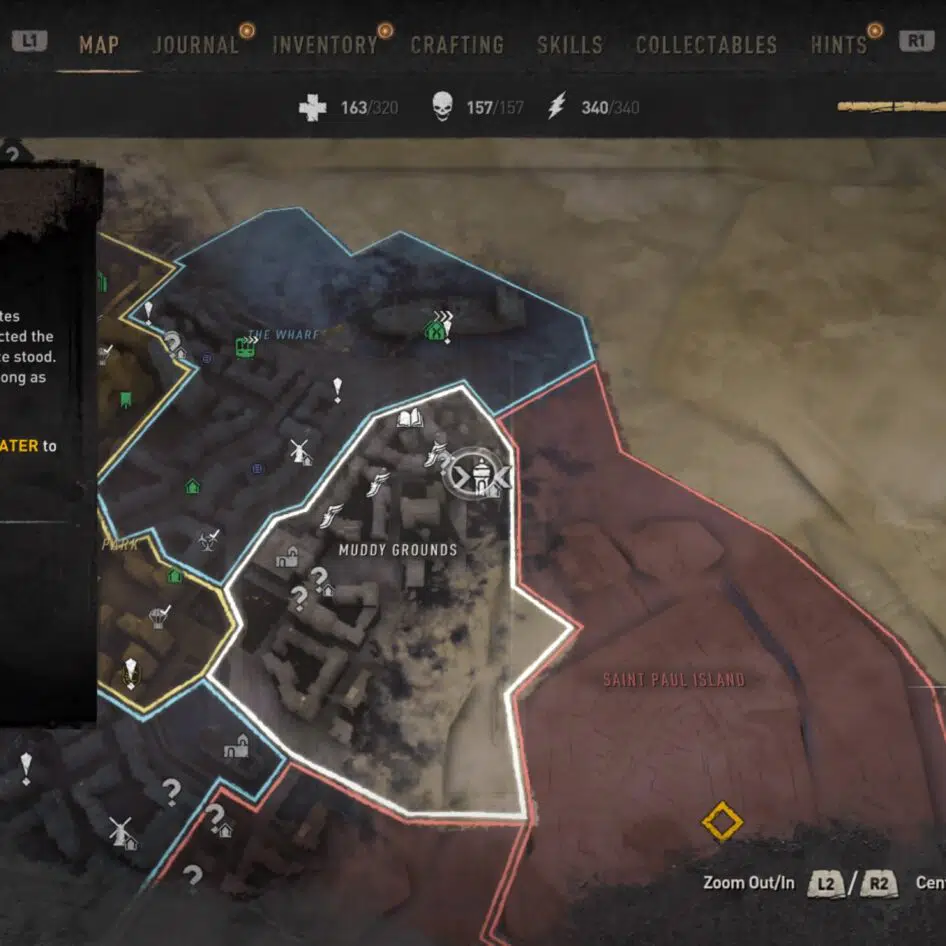Select the windmill marker in The Wharf
Screen dimensions: 946x946
(298, 452)
